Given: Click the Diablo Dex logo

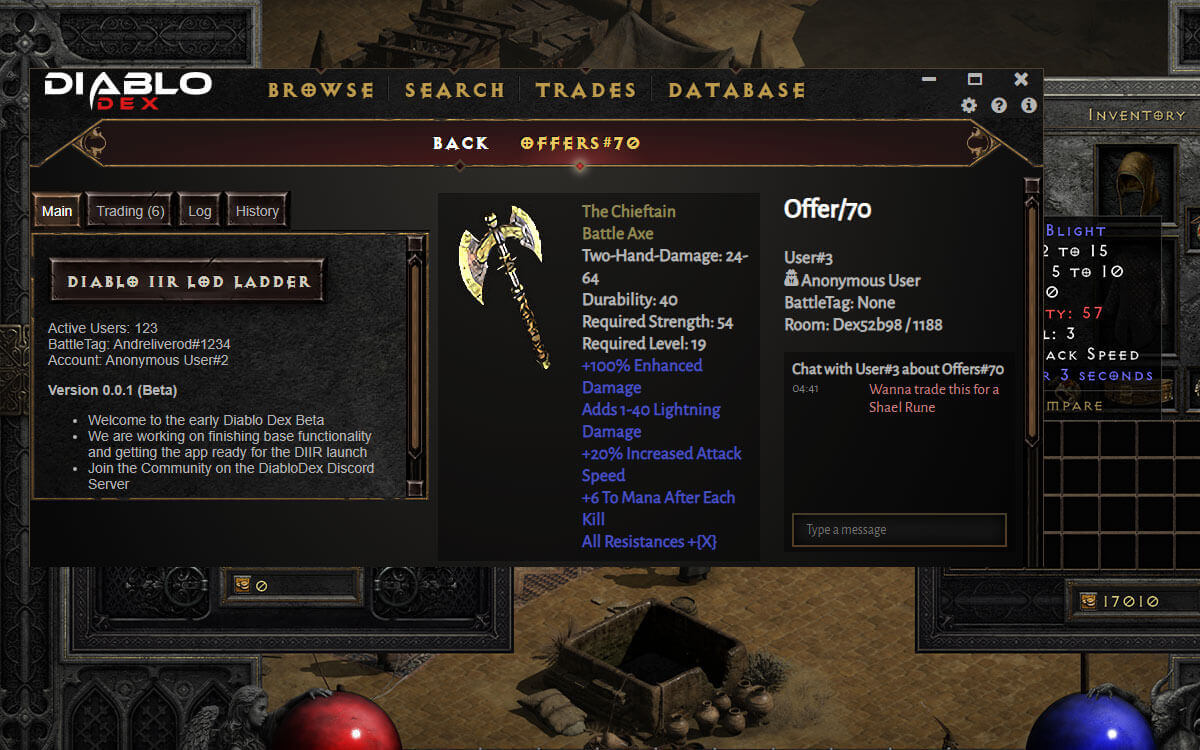Looking at the screenshot, I should [x=127, y=90].
